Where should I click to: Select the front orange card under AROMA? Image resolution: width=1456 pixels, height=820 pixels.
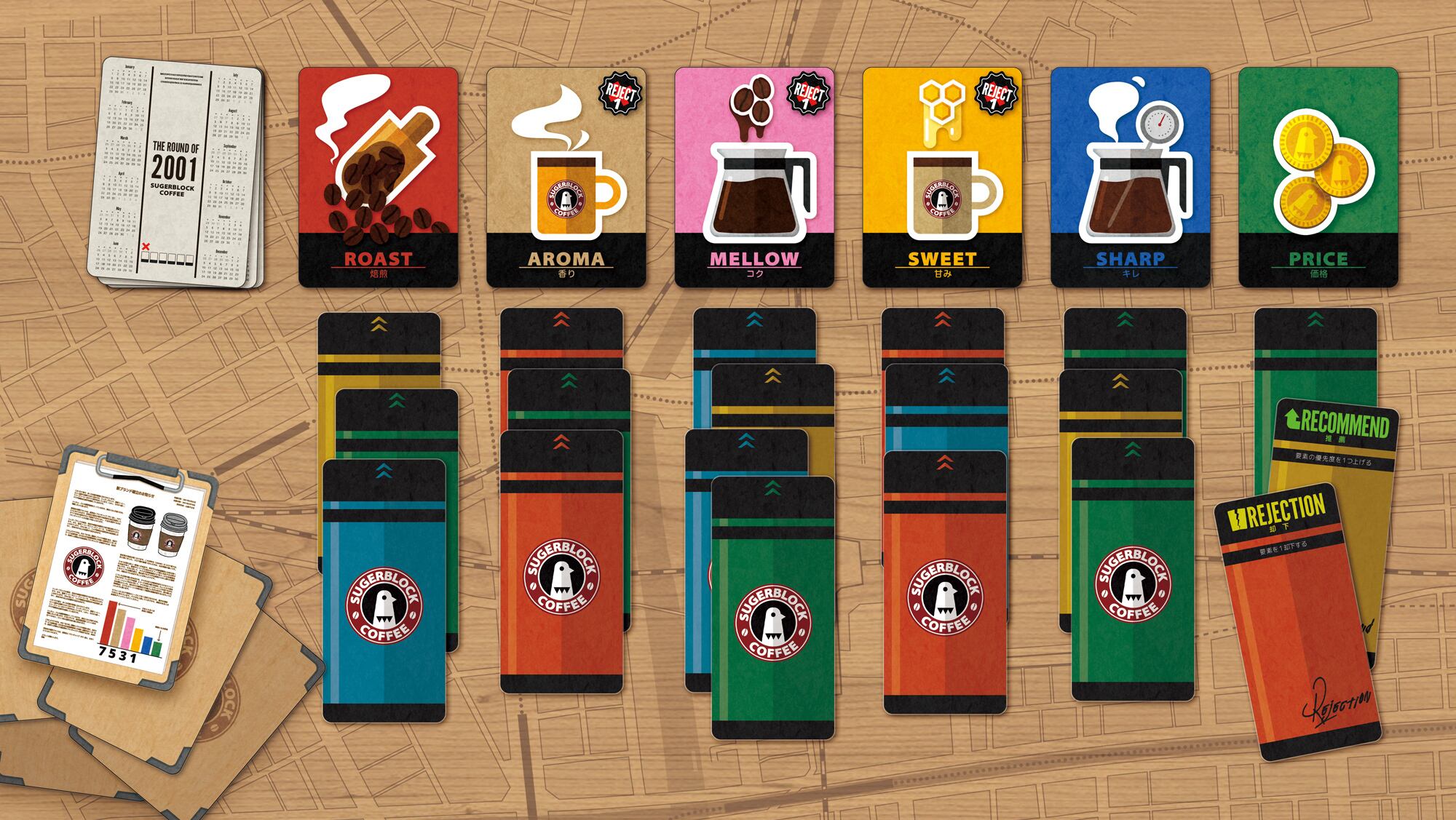pos(561,560)
